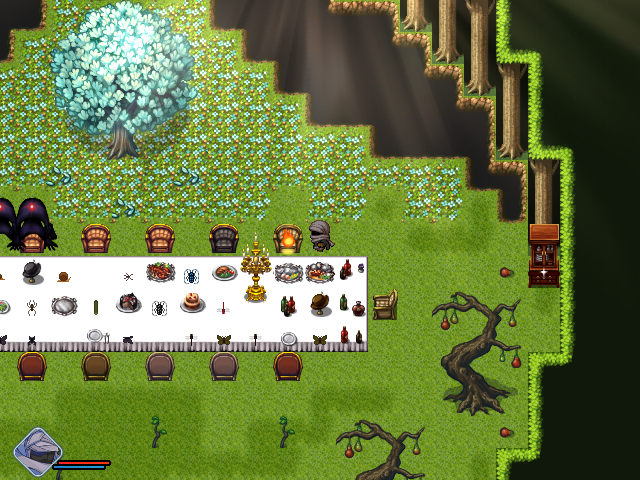This screenshot has width=640, height=480.
Task: Click the helmeted knight portrait icon
Action: (37, 450)
